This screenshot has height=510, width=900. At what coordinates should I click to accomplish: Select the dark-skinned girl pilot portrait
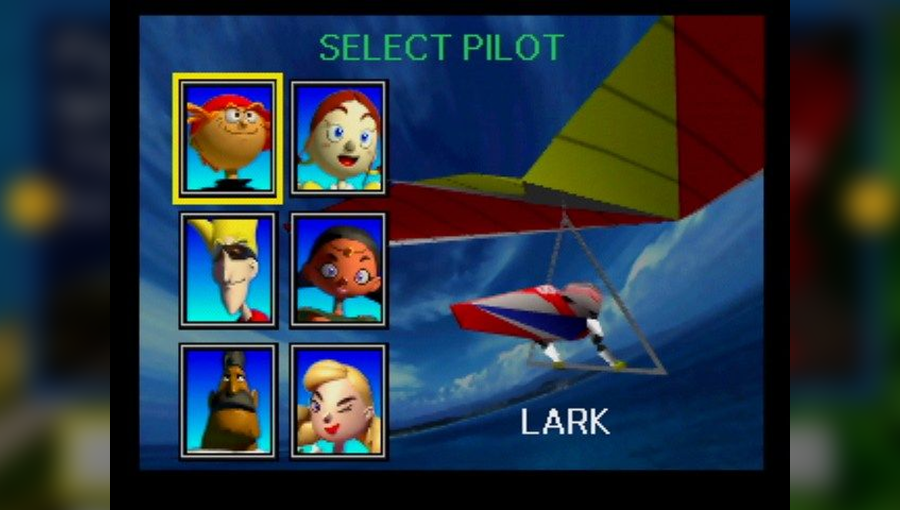point(339,269)
